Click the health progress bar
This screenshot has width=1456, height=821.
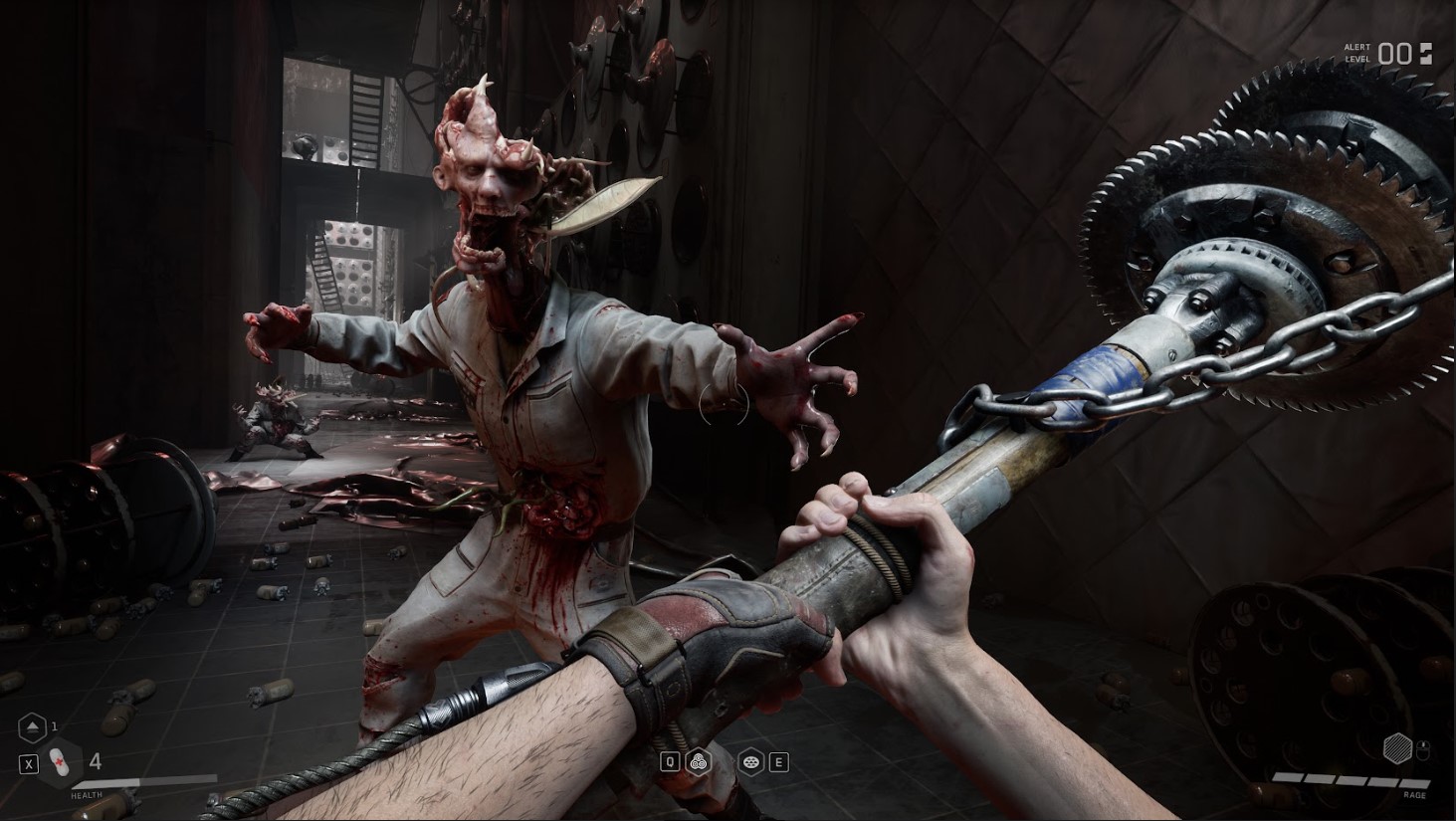pos(144,781)
